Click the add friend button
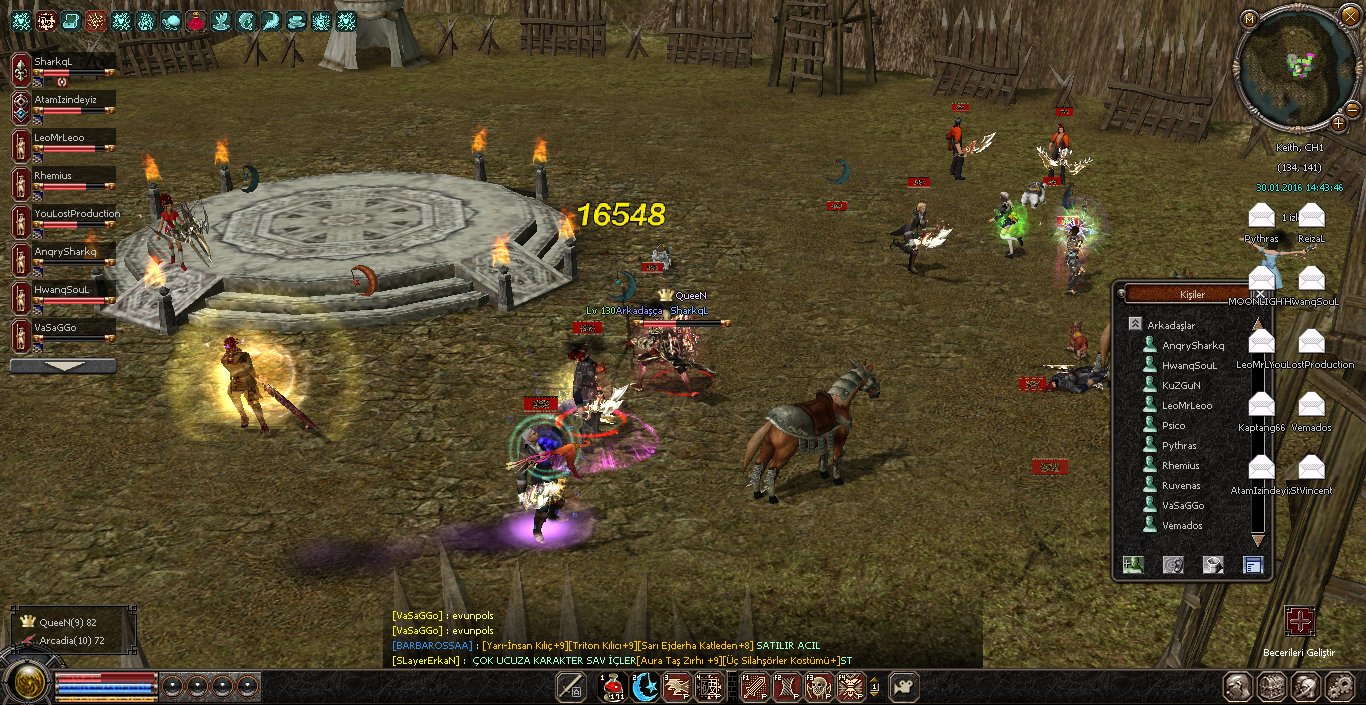 1133,565
